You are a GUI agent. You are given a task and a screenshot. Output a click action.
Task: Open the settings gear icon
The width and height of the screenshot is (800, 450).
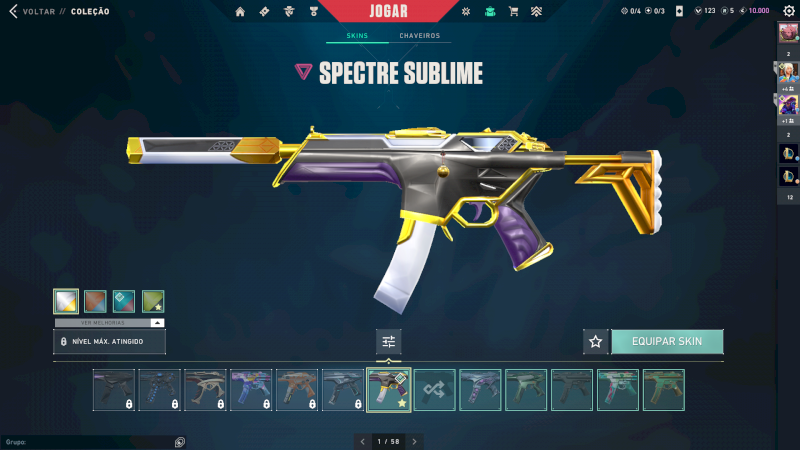click(788, 11)
